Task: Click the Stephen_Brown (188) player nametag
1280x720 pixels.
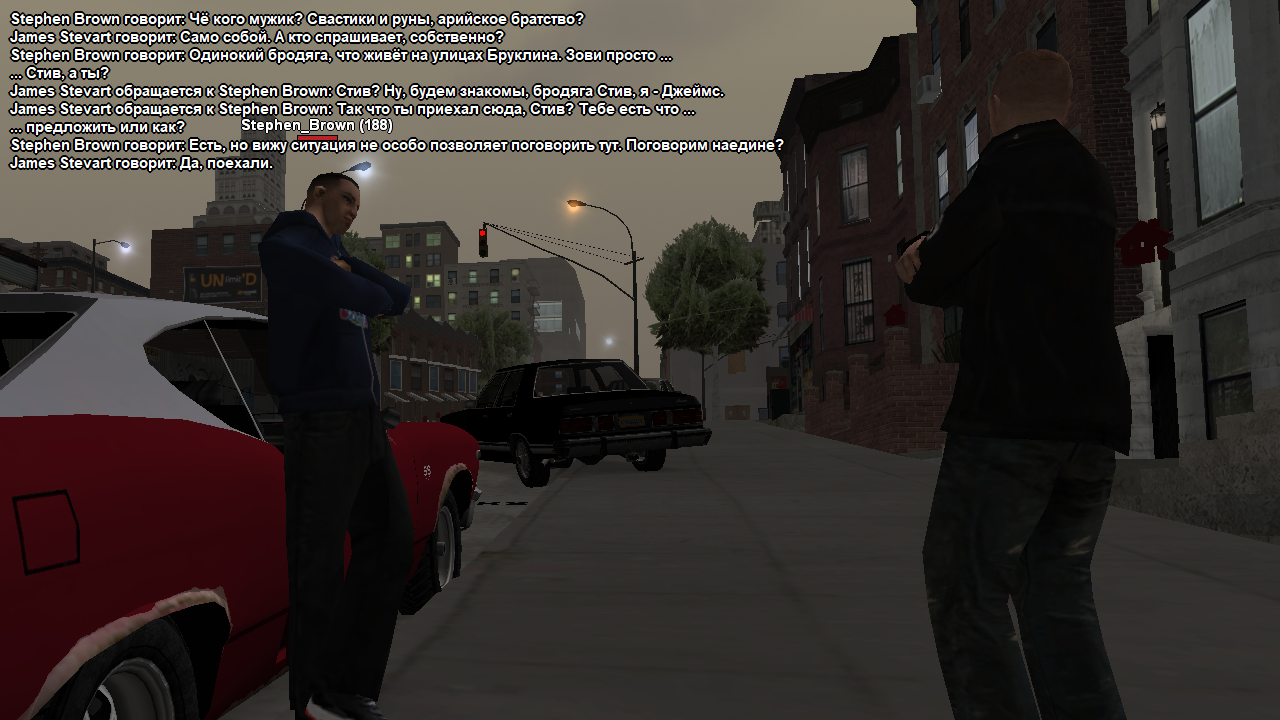Action: pos(316,126)
